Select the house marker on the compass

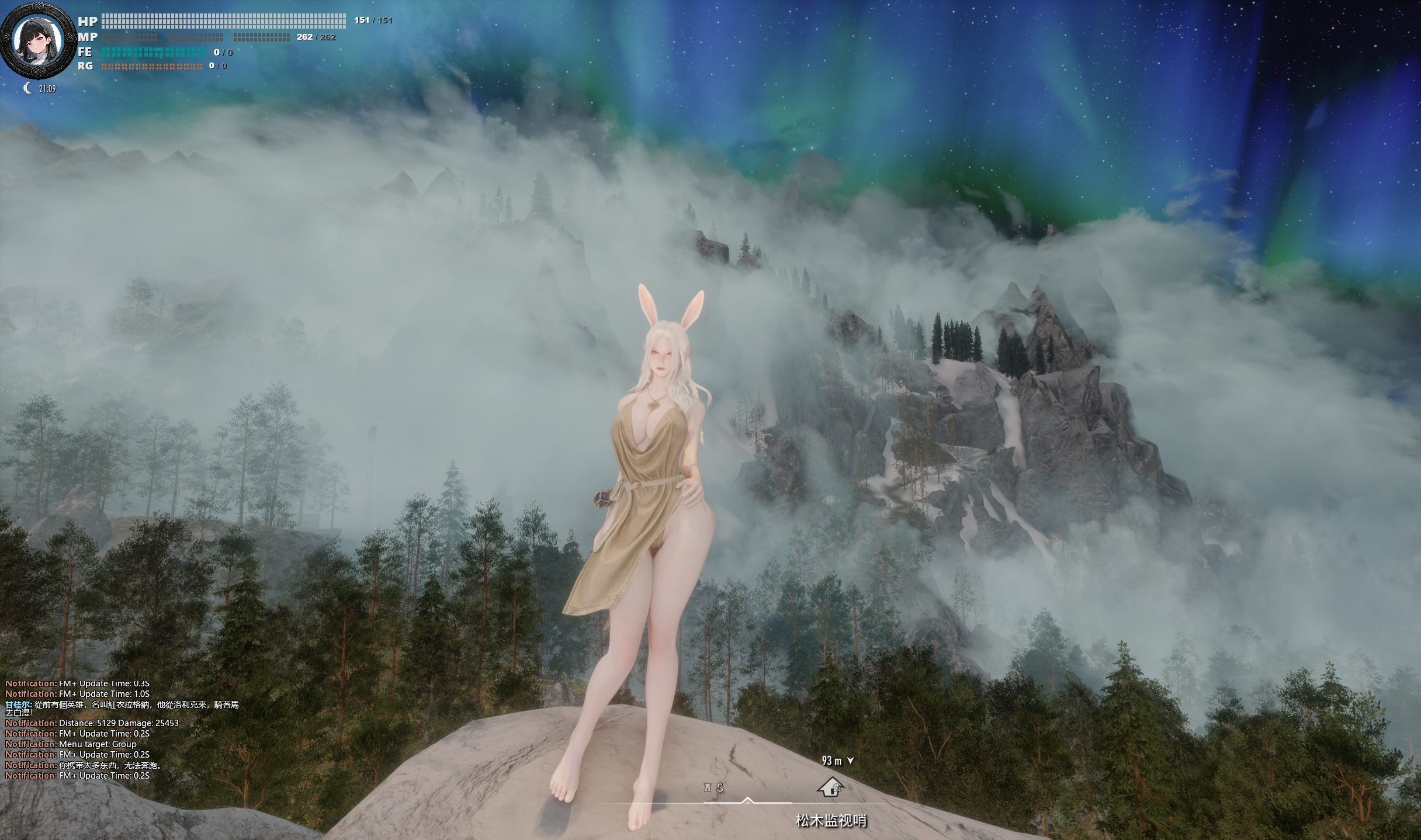(x=830, y=787)
